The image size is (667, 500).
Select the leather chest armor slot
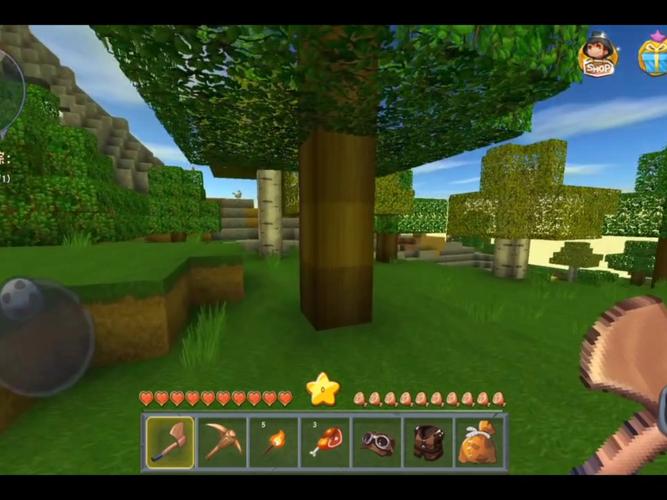(428, 441)
